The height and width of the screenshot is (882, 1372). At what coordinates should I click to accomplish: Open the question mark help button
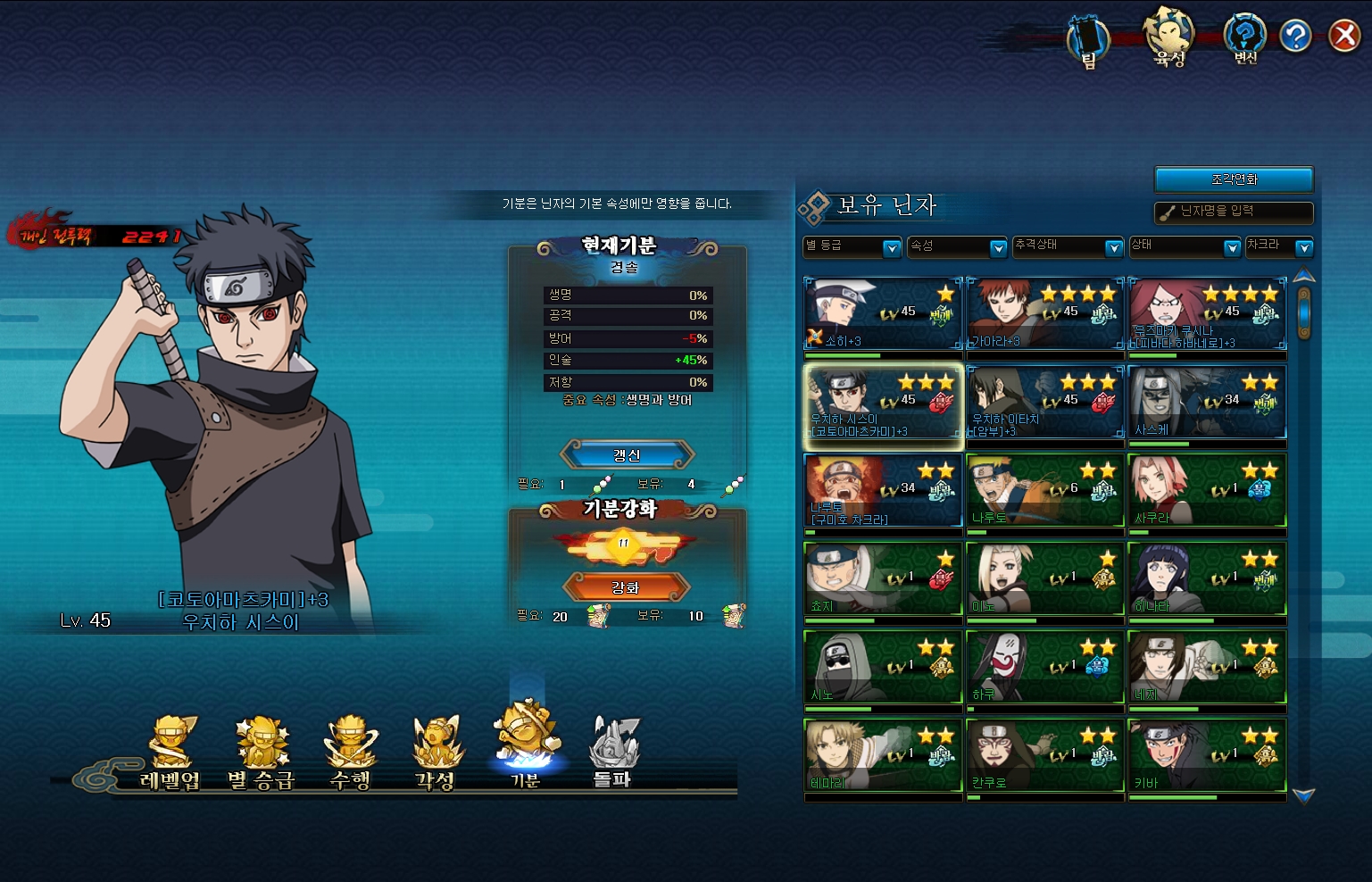point(1294,36)
